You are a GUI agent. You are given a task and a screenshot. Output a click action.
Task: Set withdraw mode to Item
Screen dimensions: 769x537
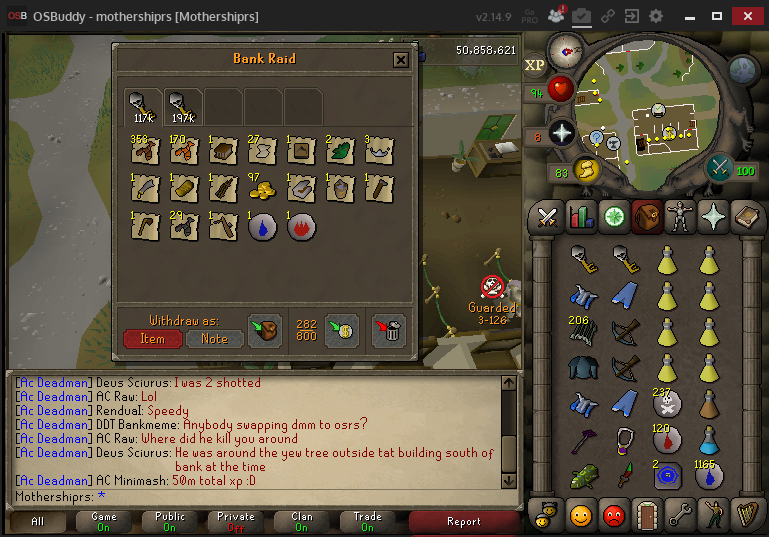coord(153,339)
